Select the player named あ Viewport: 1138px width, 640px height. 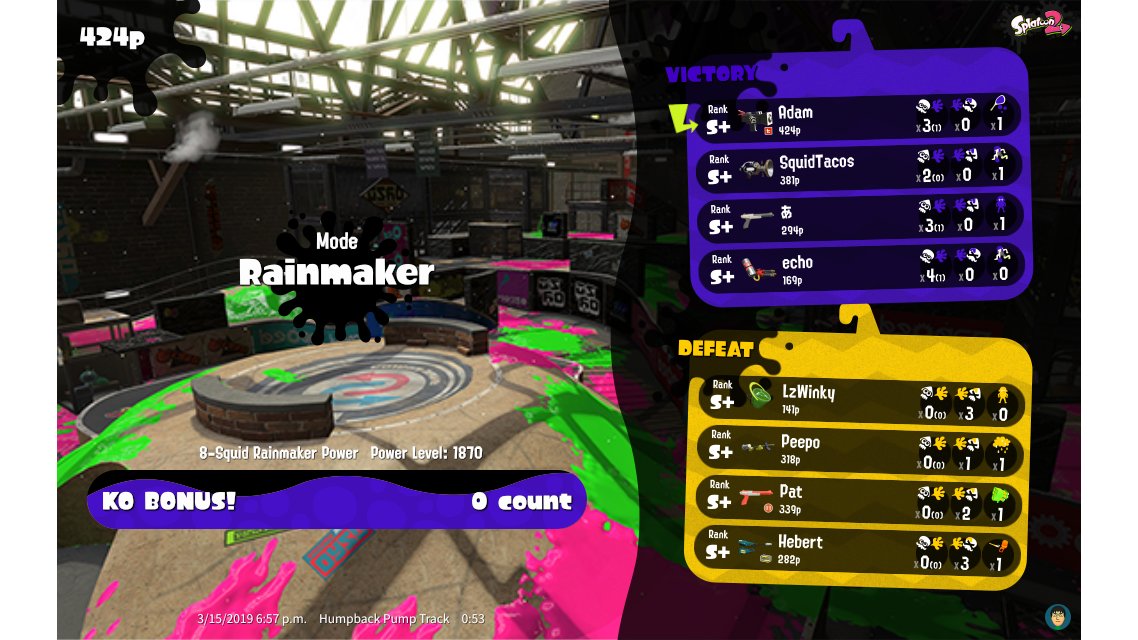(860, 219)
